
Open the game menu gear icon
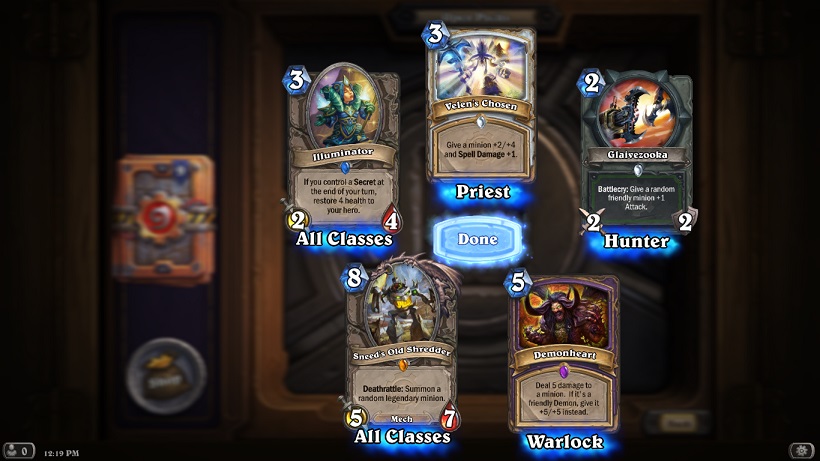(800, 451)
